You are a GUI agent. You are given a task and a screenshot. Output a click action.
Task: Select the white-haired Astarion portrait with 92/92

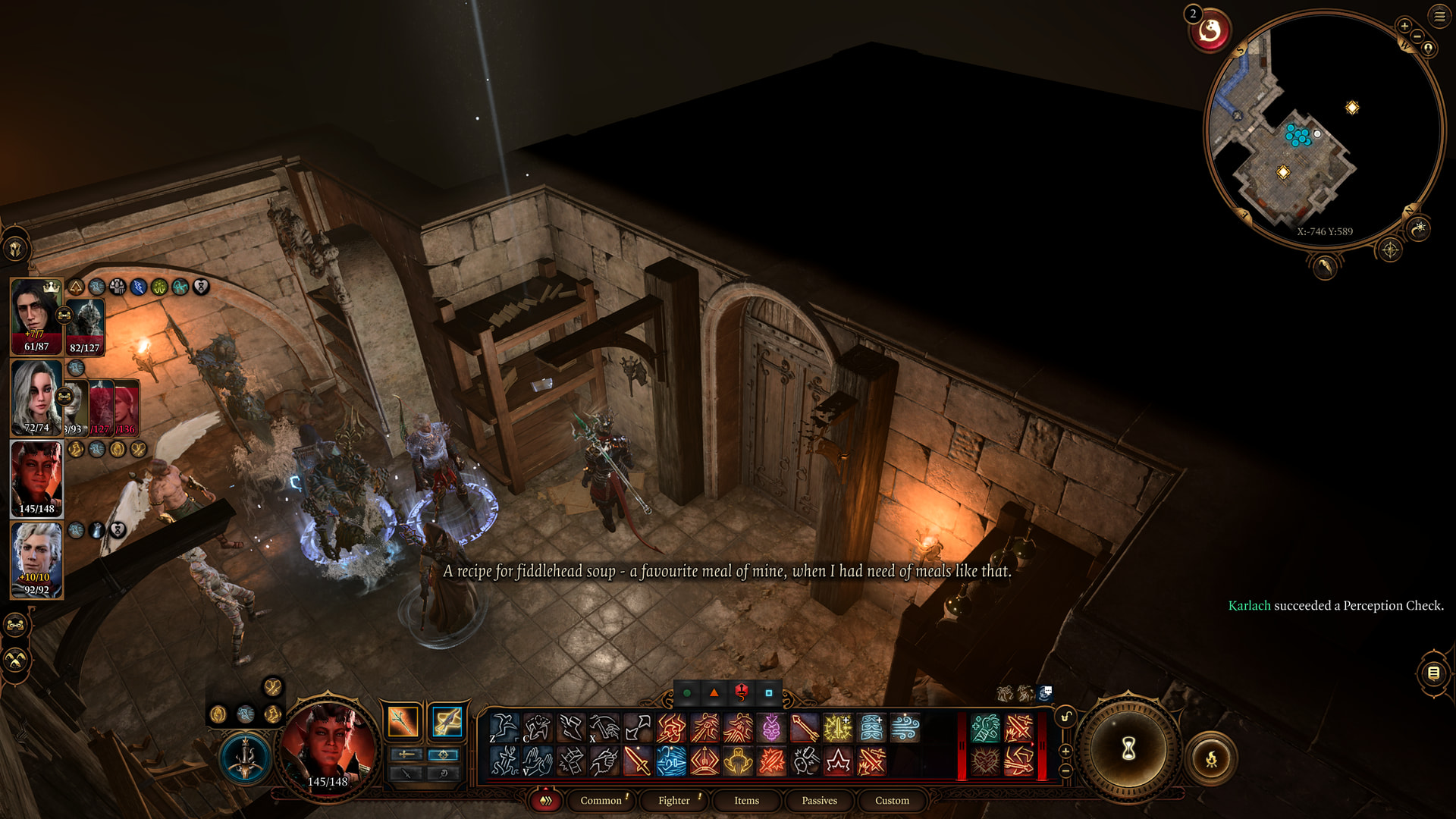click(36, 560)
